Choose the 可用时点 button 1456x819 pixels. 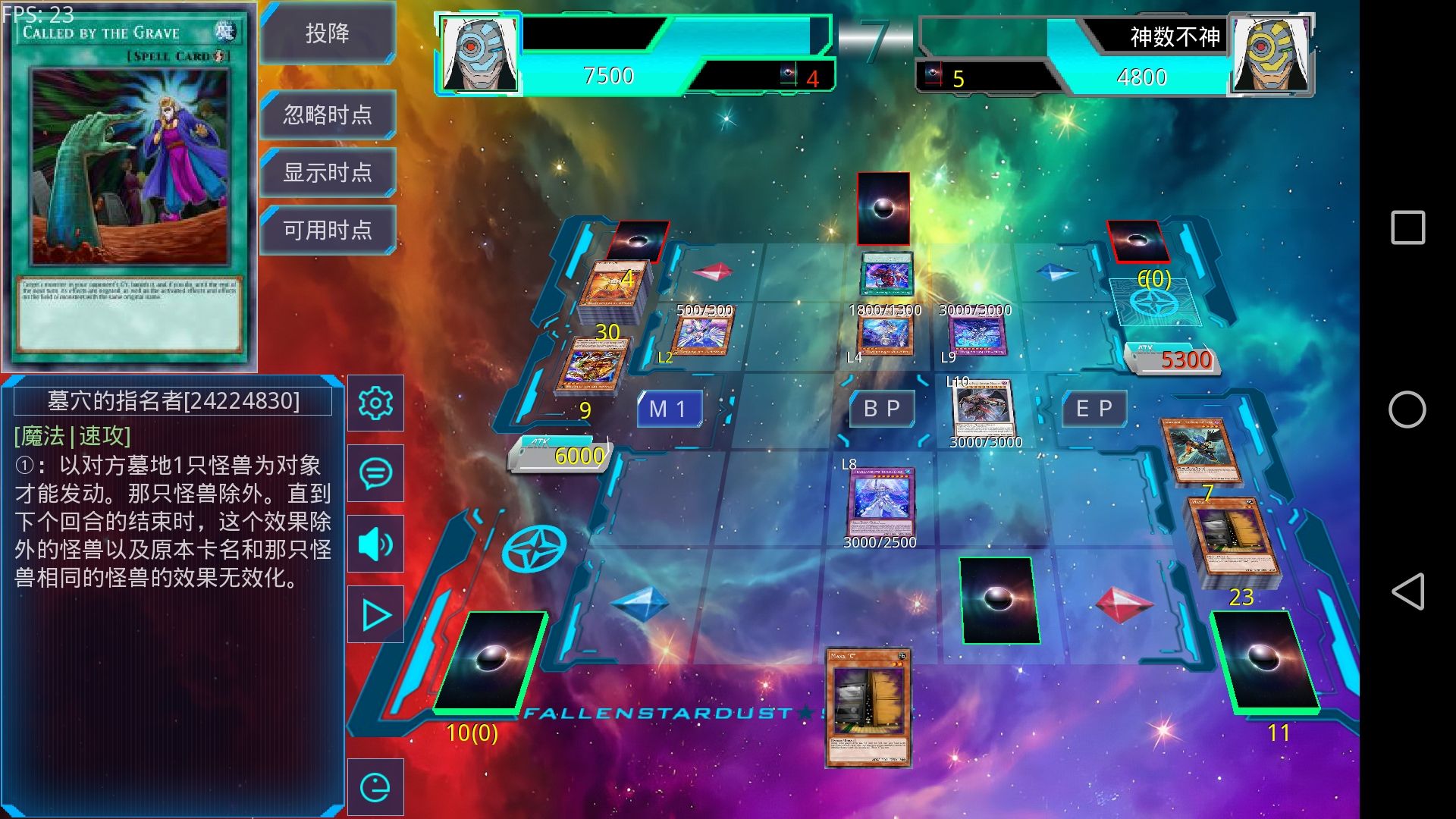328,230
